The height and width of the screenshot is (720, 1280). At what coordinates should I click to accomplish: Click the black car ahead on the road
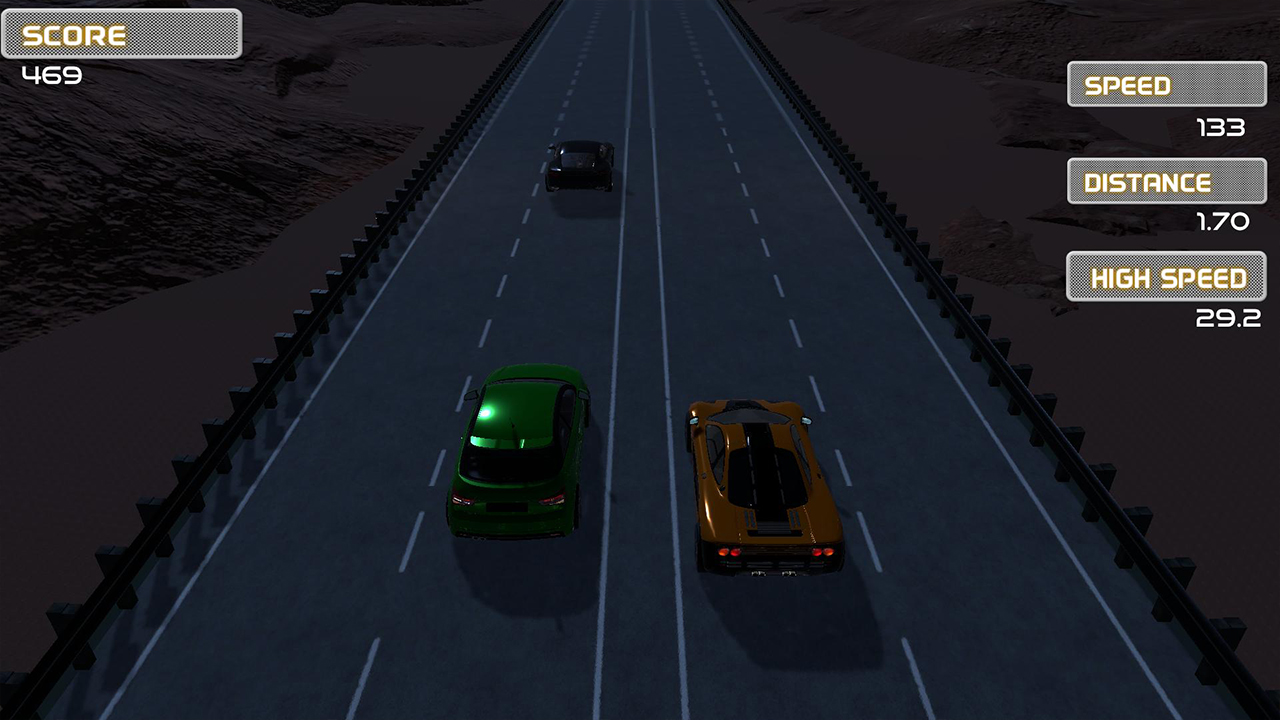(578, 168)
